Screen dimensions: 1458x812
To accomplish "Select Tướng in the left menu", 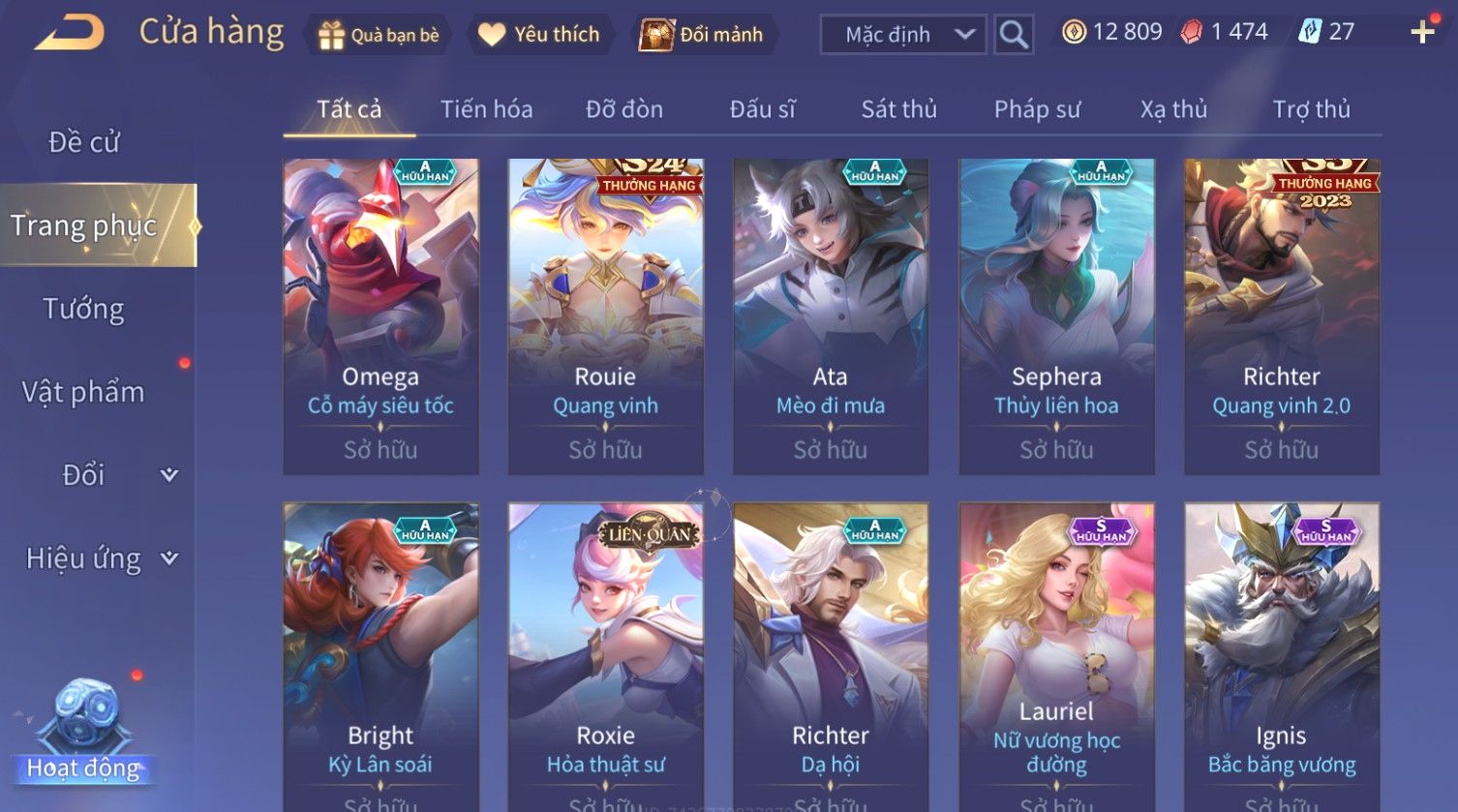I will [x=84, y=309].
